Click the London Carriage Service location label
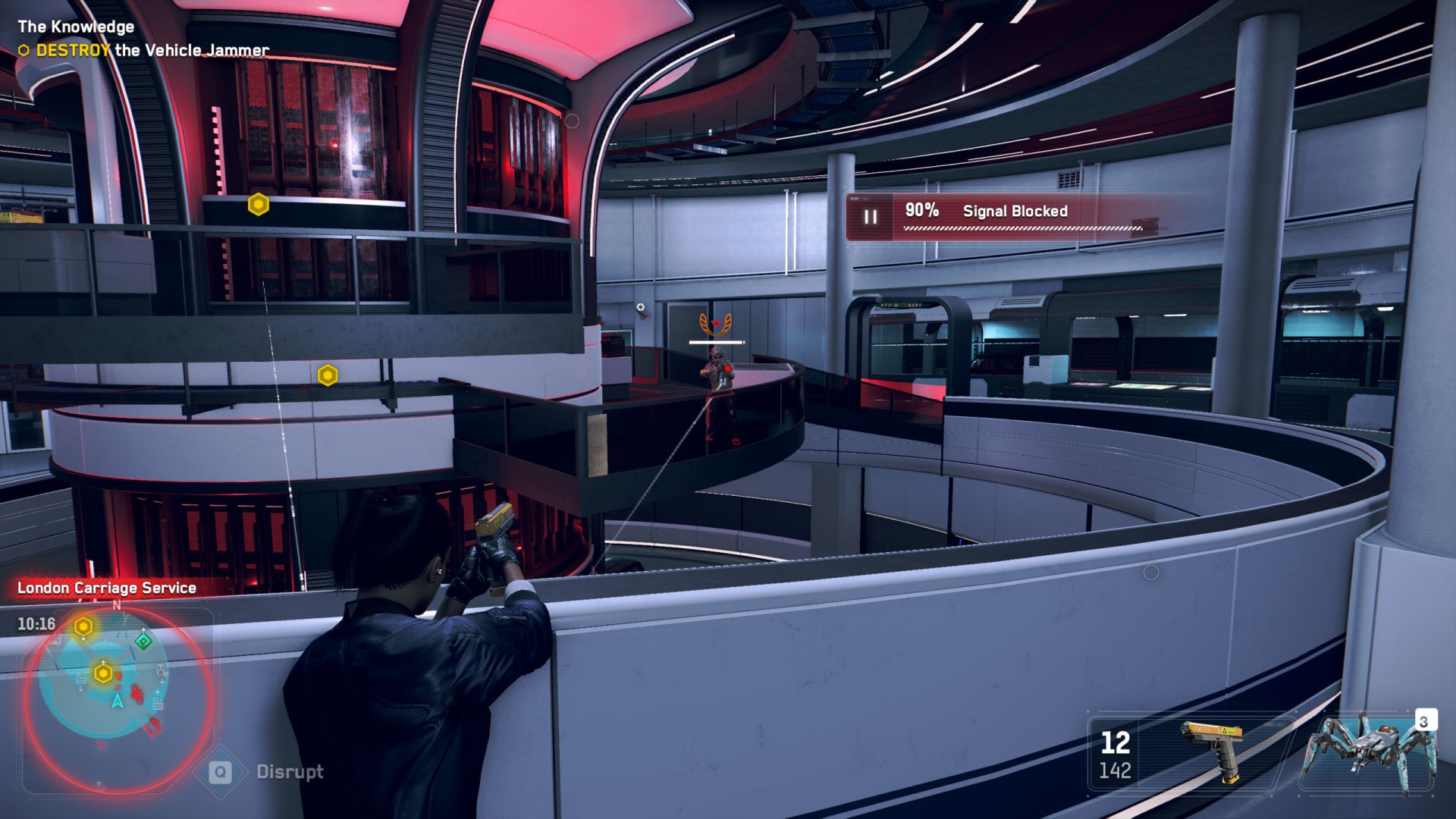Screen dimensions: 1456x819 107,588
